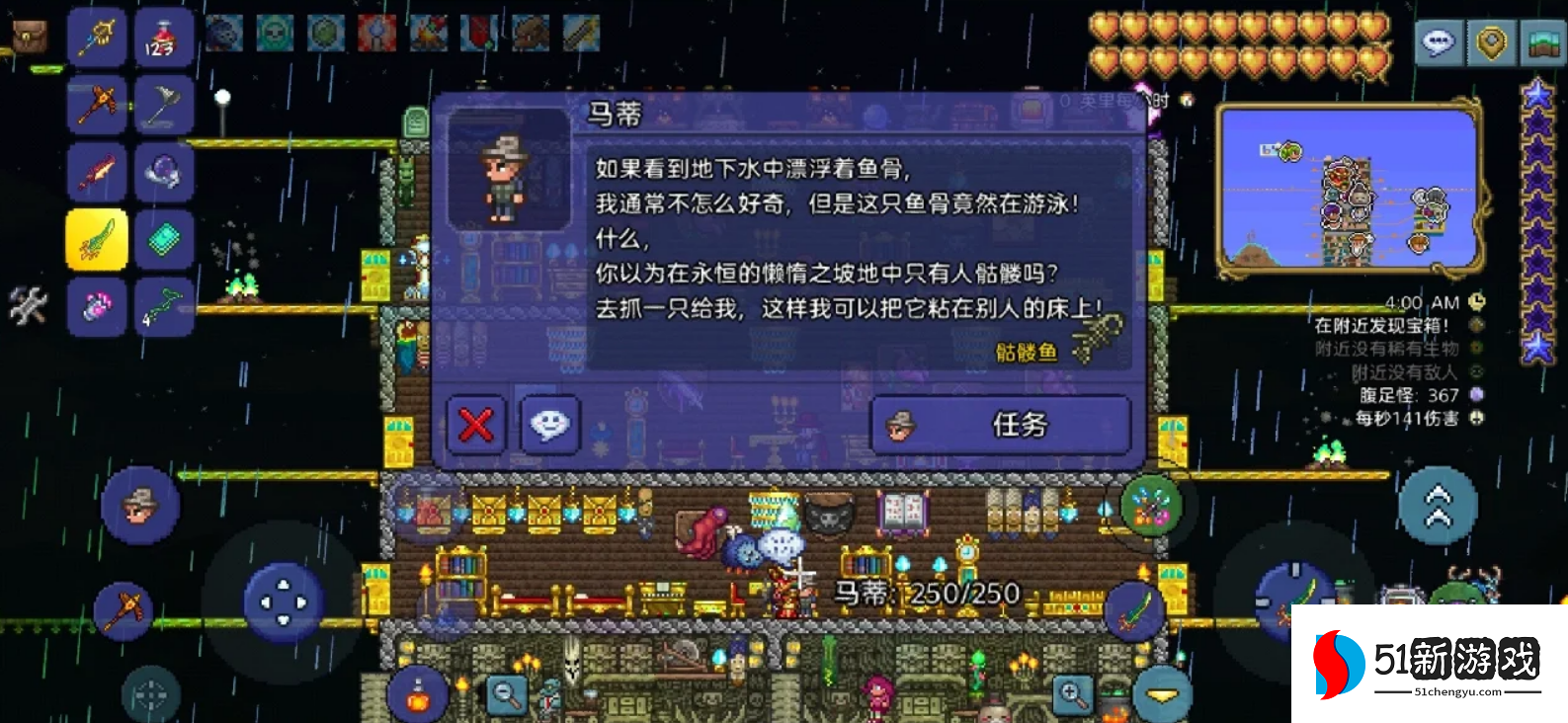This screenshot has height=723, width=1568.
Task: Open the chat speech bubble icon
Action: (x=1438, y=42)
